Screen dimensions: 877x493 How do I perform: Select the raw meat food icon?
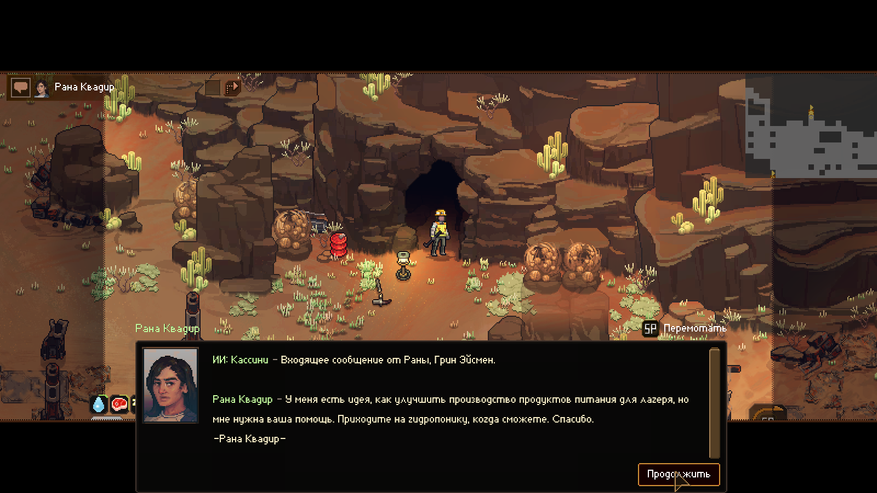point(119,404)
